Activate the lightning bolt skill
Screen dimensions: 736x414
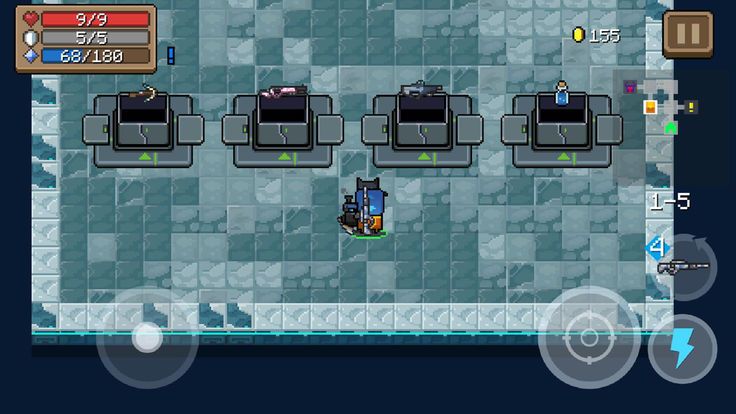[682, 348]
